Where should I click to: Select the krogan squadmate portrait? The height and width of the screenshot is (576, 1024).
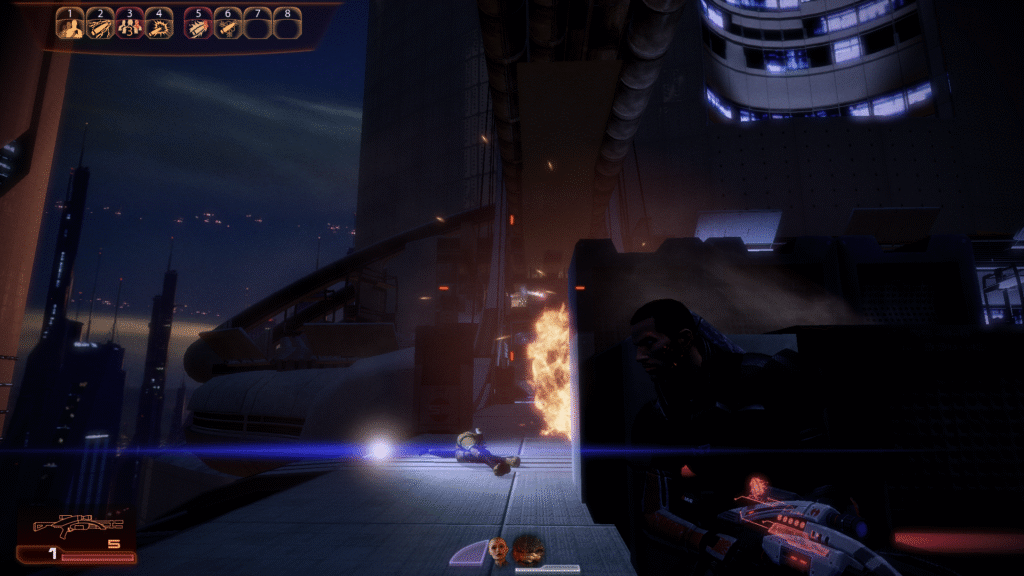pos(527,549)
